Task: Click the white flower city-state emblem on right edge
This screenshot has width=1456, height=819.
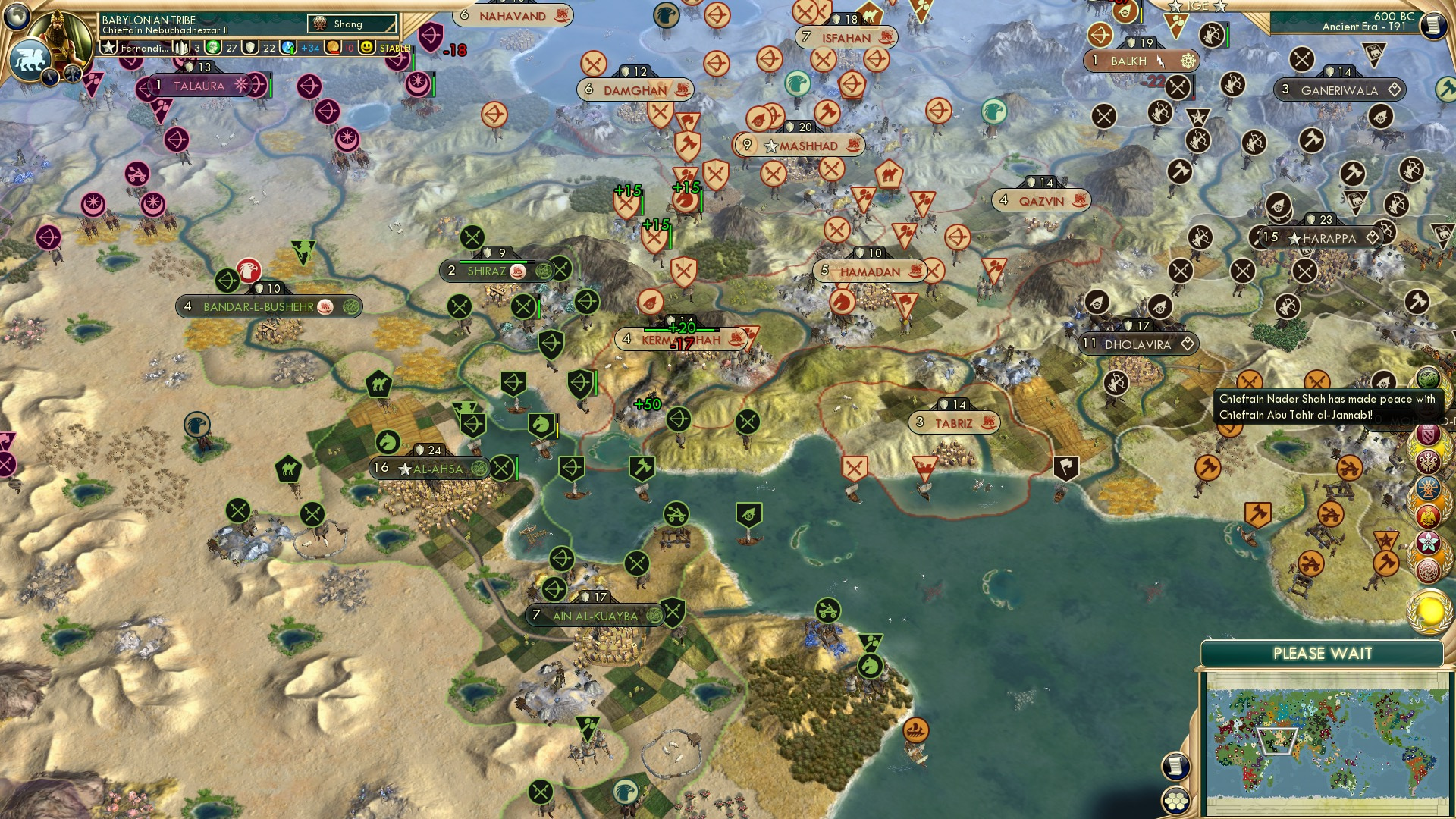Action: [x=1427, y=541]
